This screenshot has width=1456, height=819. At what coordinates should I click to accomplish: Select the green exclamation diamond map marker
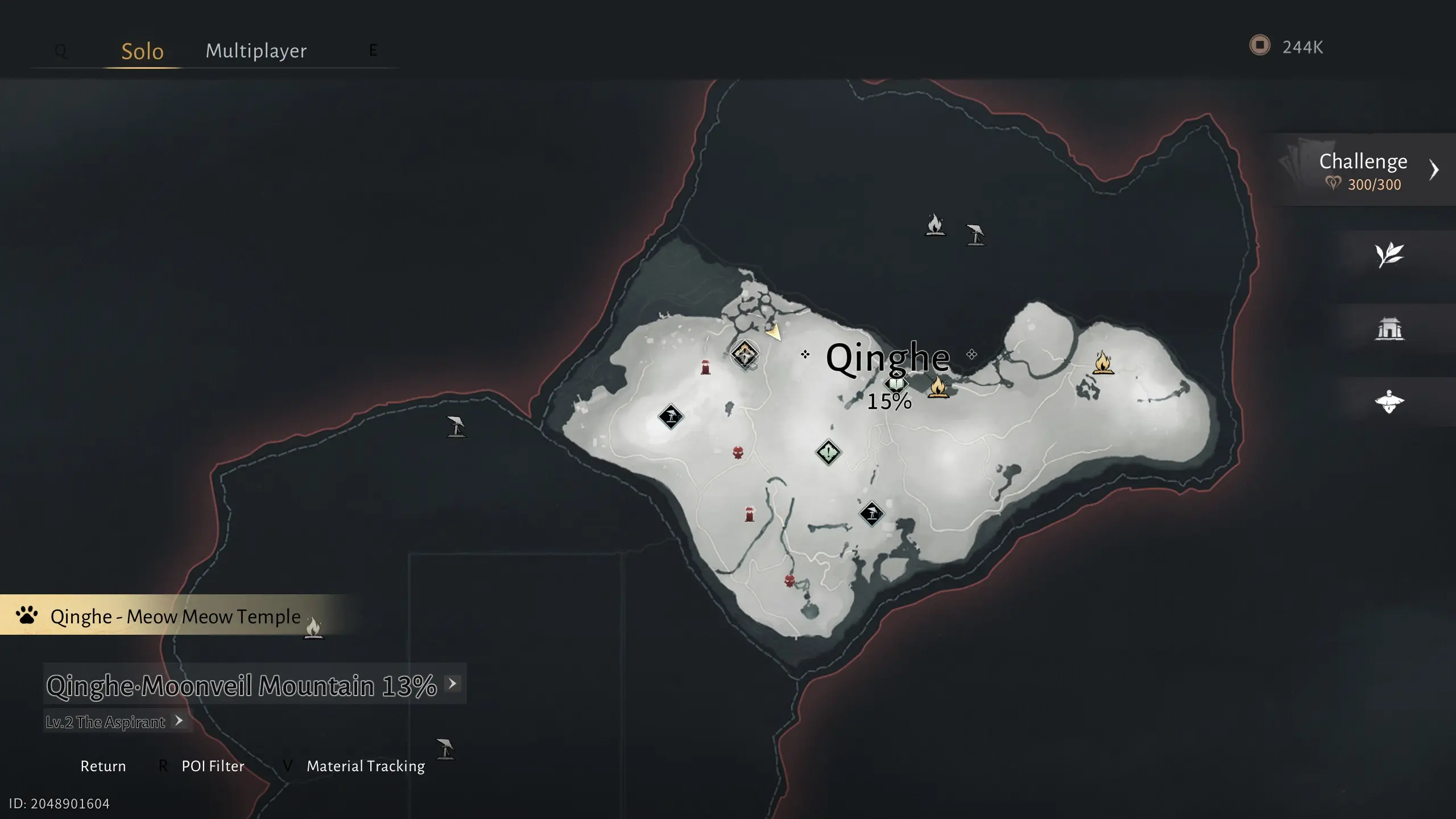point(828,453)
